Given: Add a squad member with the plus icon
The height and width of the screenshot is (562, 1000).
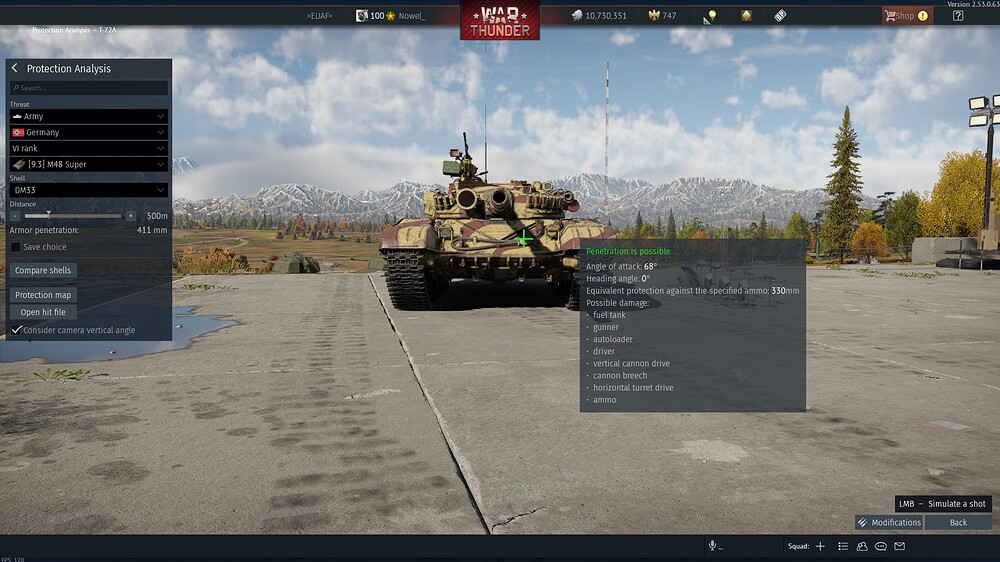Looking at the screenshot, I should coord(820,546).
